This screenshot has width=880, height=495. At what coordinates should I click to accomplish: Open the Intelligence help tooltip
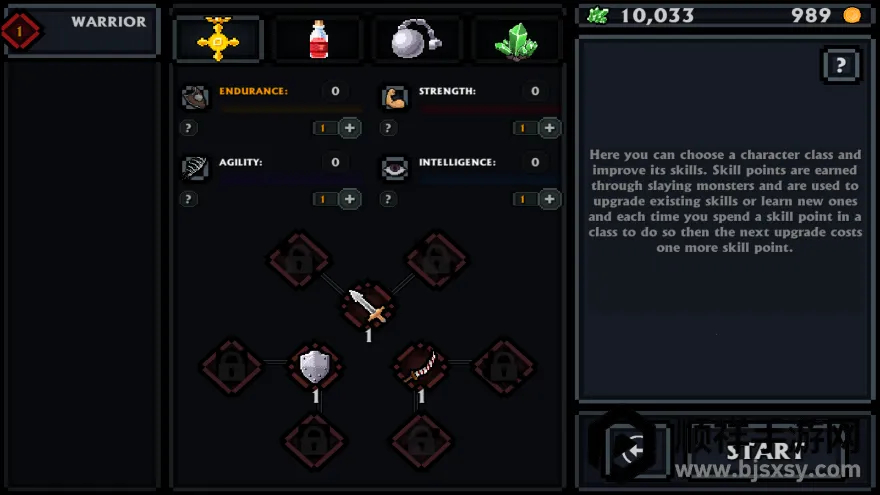(x=388, y=199)
